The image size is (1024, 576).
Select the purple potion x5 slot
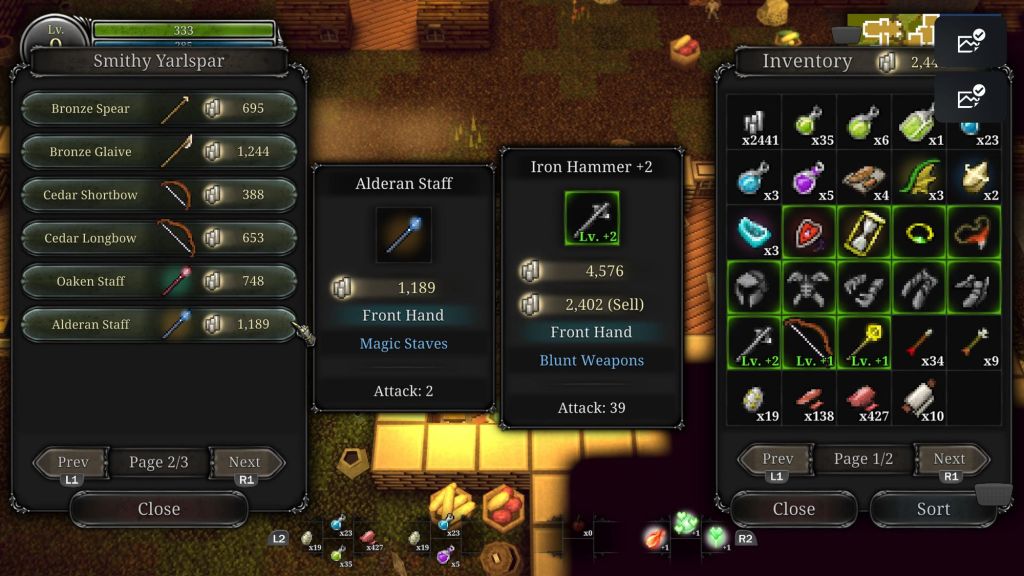click(x=810, y=178)
